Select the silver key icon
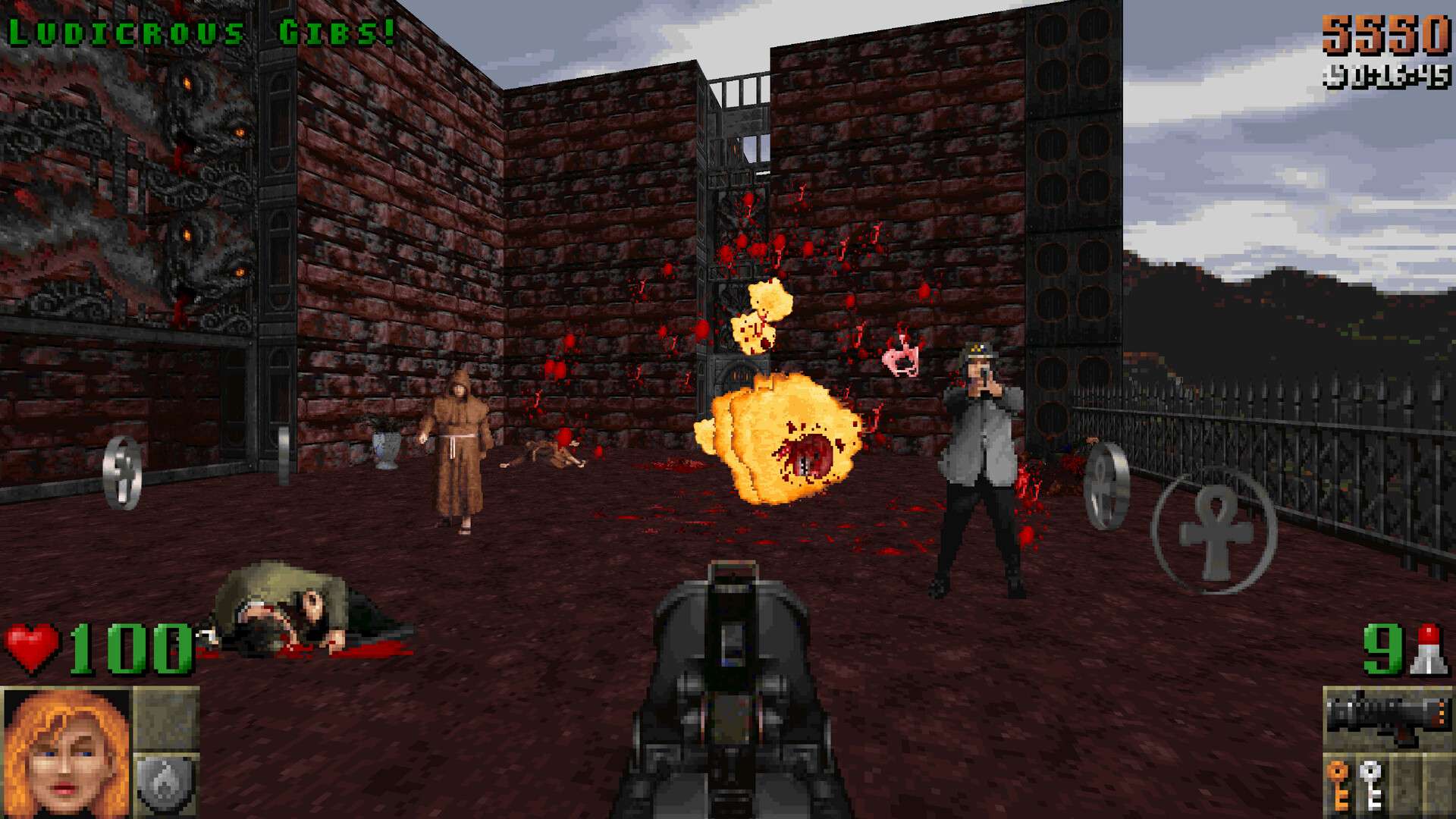Image resolution: width=1456 pixels, height=819 pixels. coord(1371,785)
